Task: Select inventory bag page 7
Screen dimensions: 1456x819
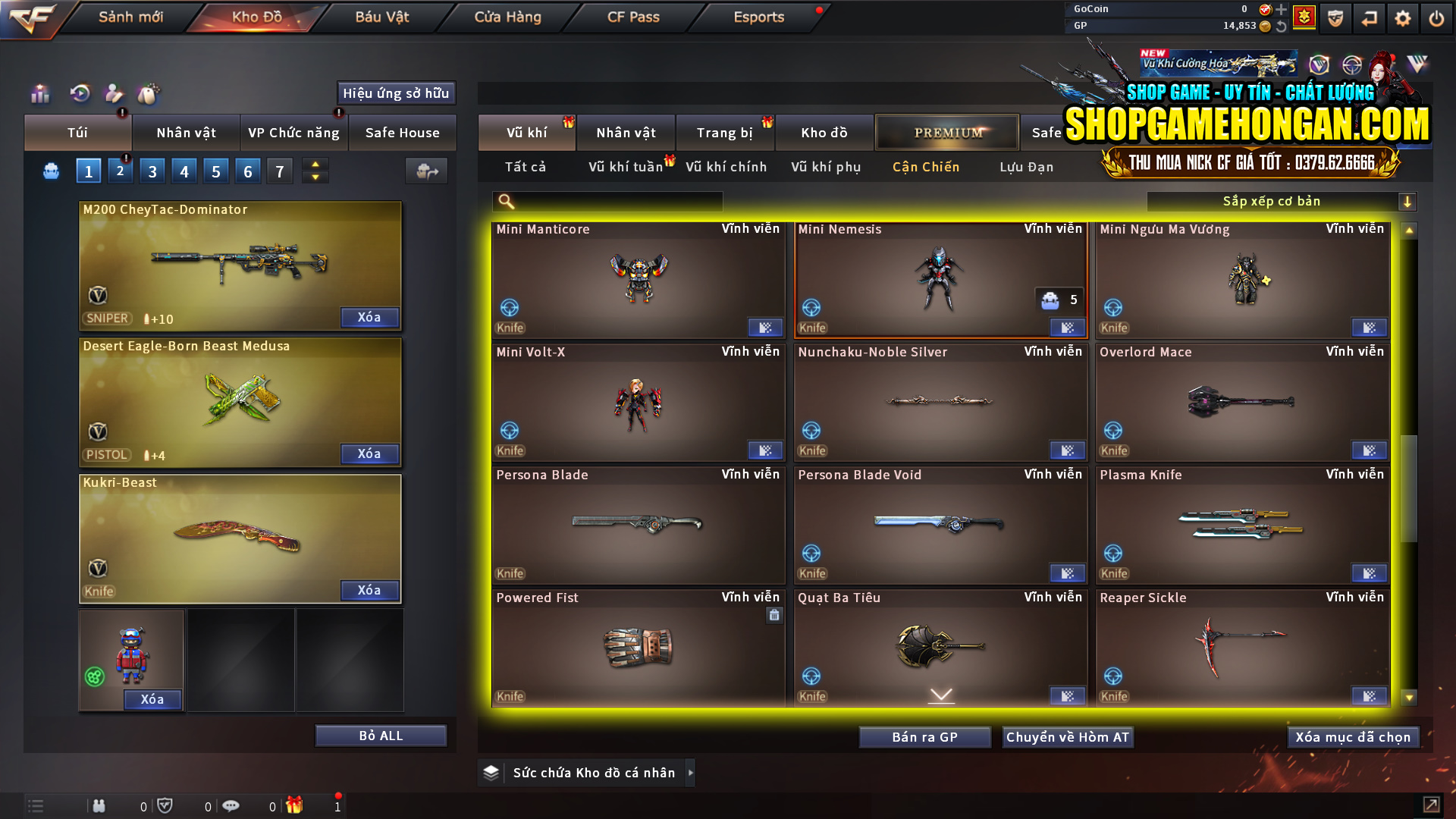Action: [279, 171]
